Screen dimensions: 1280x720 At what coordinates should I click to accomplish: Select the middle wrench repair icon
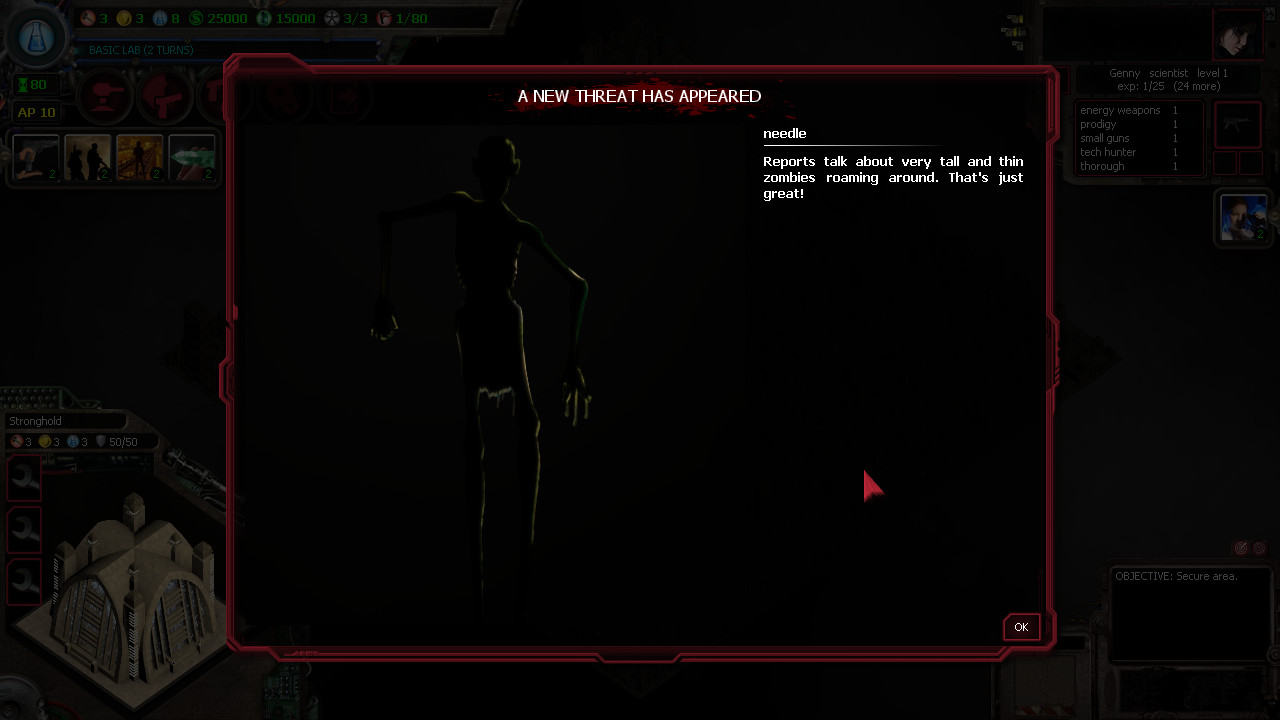coord(23,530)
